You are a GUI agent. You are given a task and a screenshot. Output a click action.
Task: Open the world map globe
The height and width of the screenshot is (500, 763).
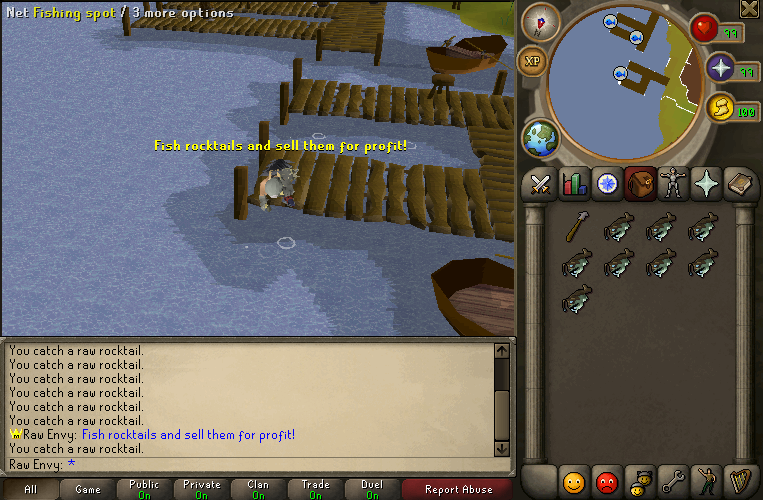pyautogui.click(x=540, y=138)
